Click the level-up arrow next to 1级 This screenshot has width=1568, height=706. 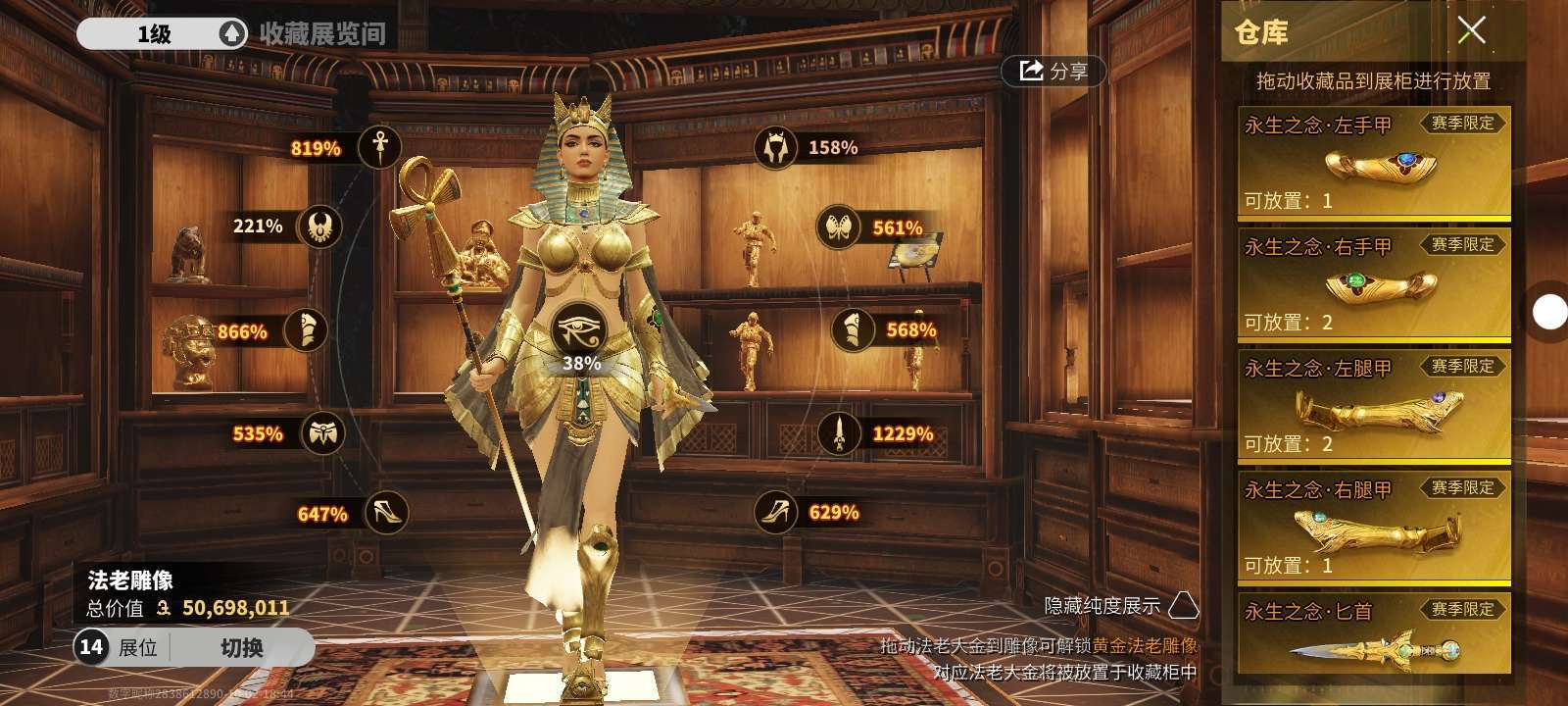click(232, 34)
